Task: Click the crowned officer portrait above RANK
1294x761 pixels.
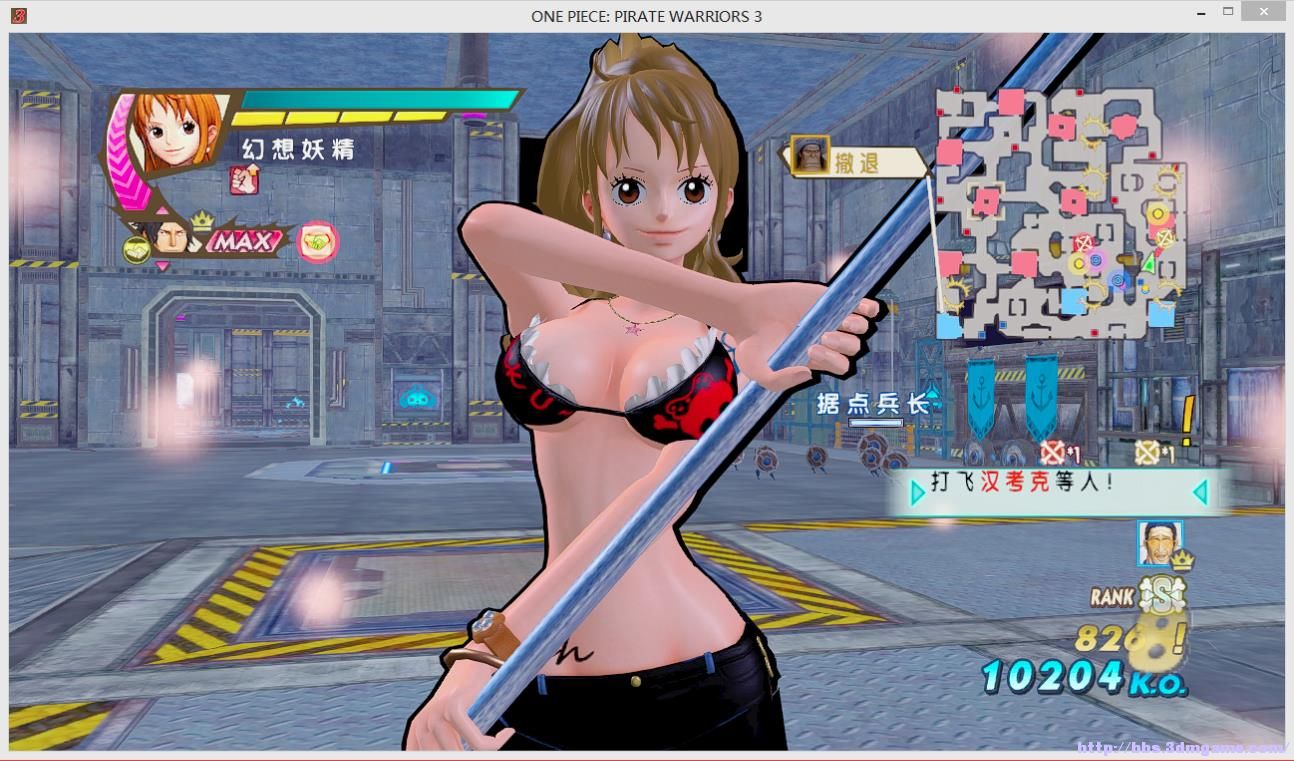Action: (x=1159, y=543)
